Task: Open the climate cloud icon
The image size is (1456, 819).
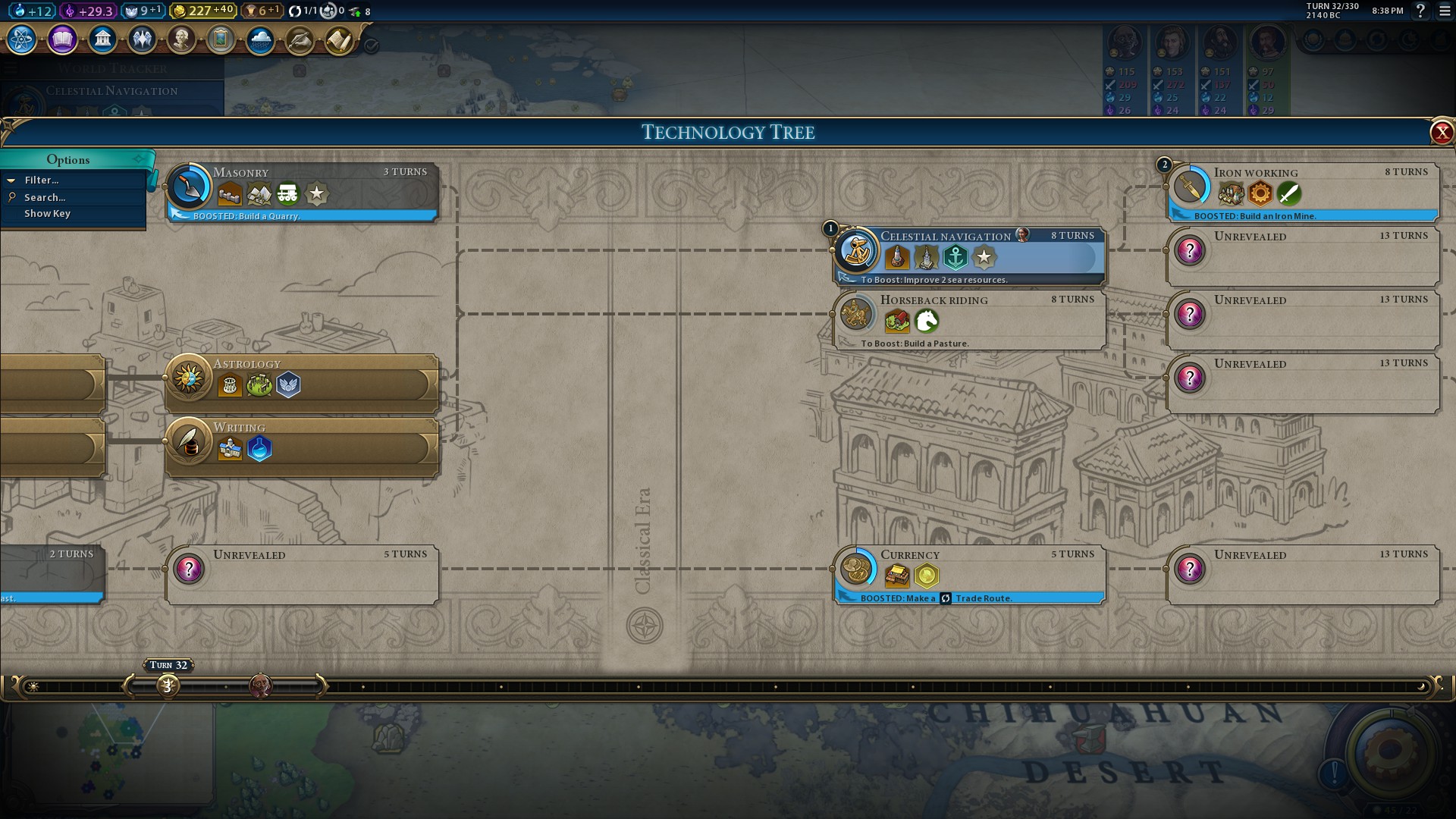Action: 260,39
